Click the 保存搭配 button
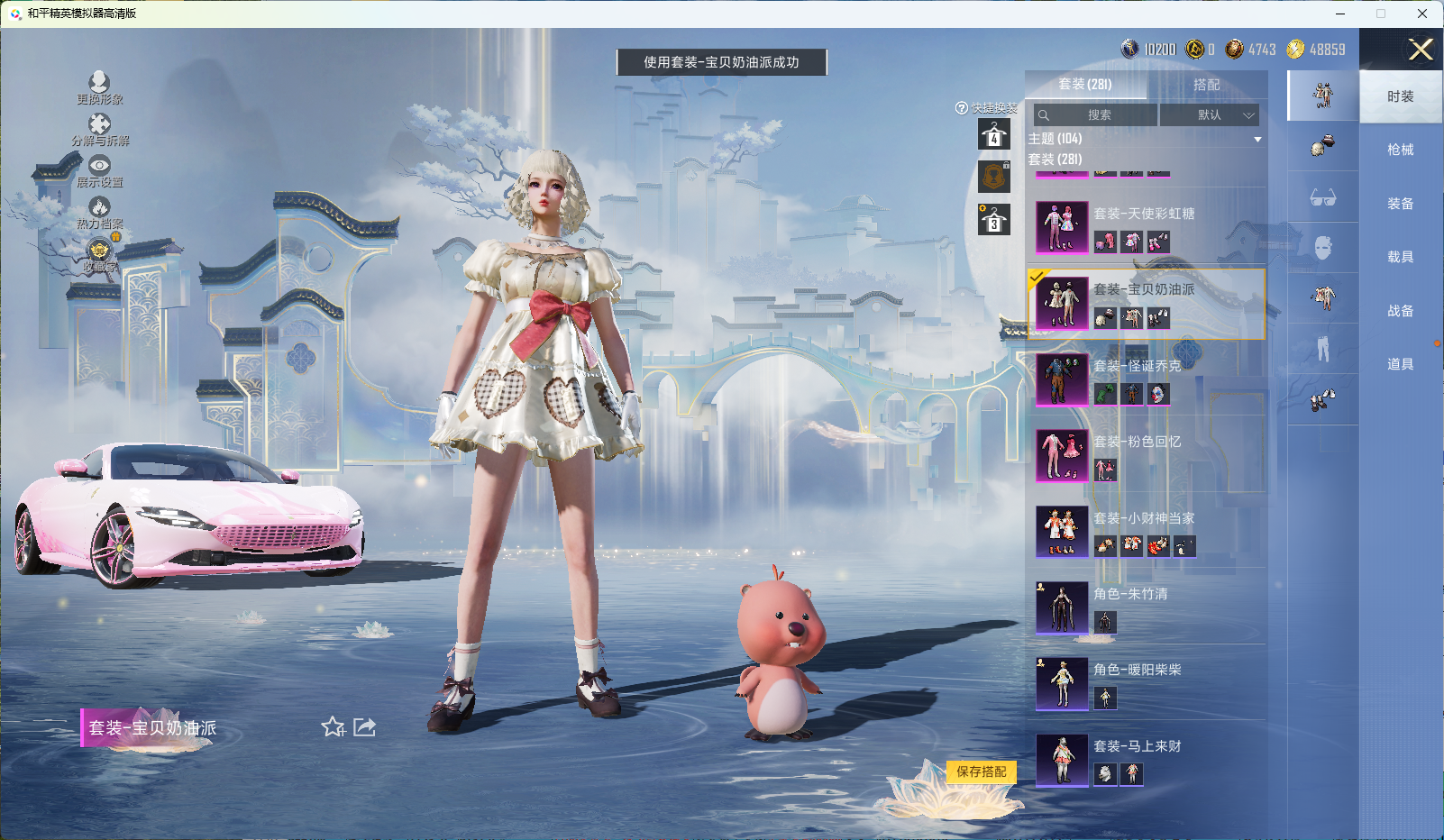The height and width of the screenshot is (840, 1444). [x=982, y=772]
